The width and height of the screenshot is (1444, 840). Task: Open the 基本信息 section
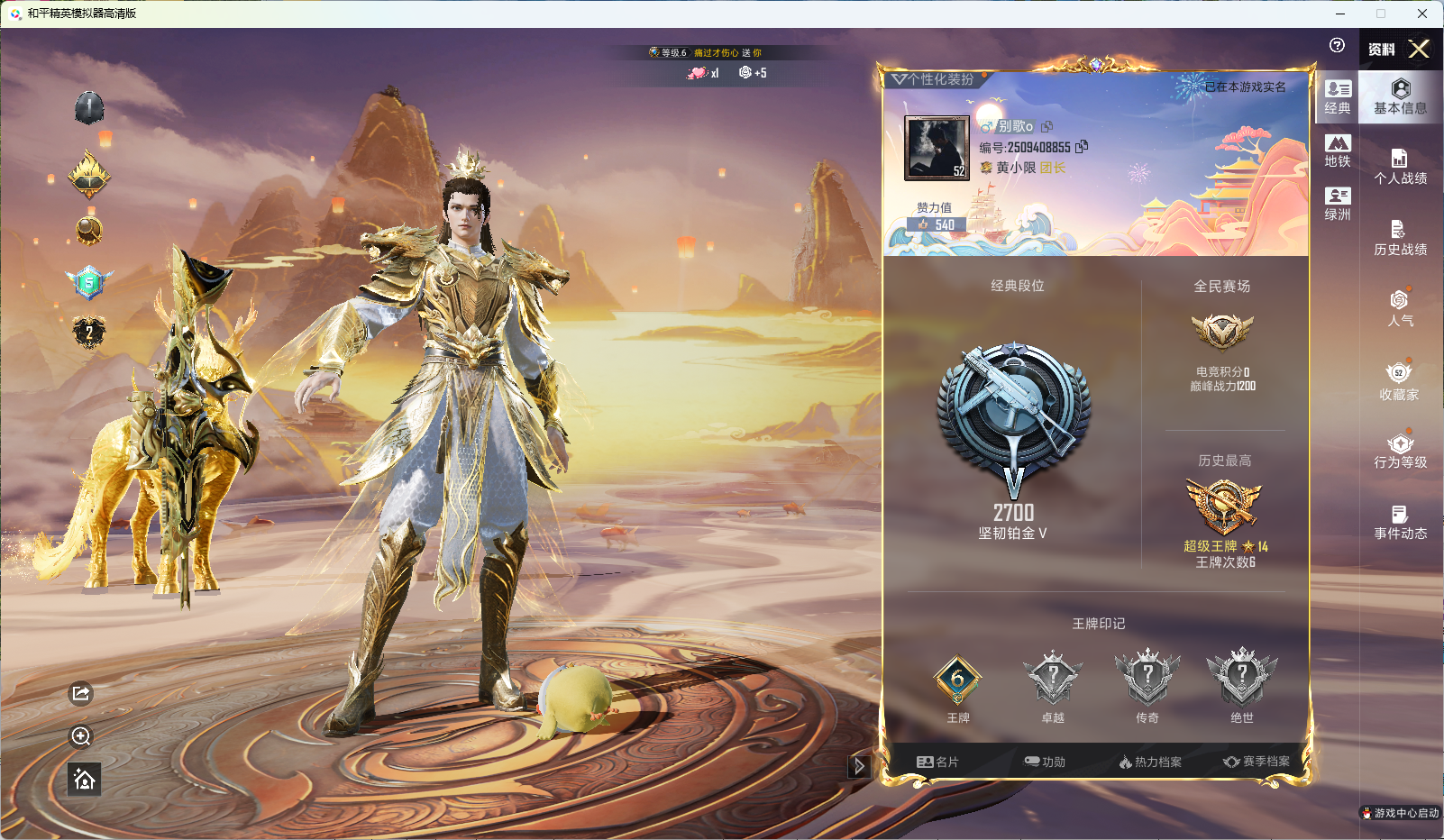pyautogui.click(x=1400, y=96)
